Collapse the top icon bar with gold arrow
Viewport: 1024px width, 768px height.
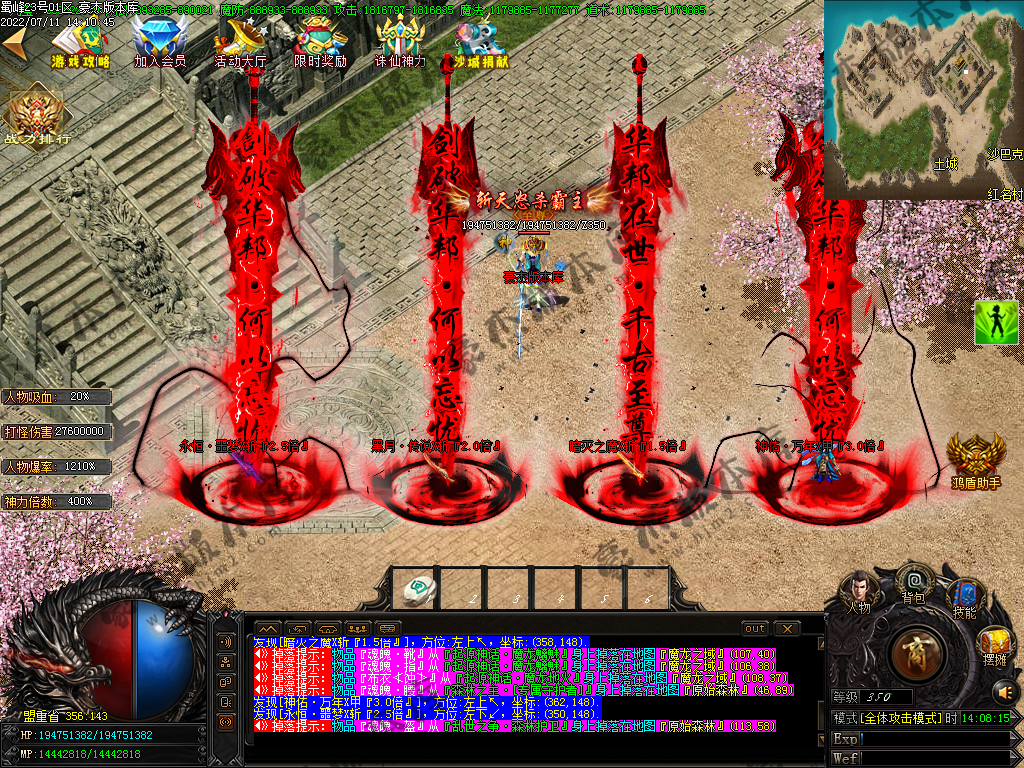14,41
